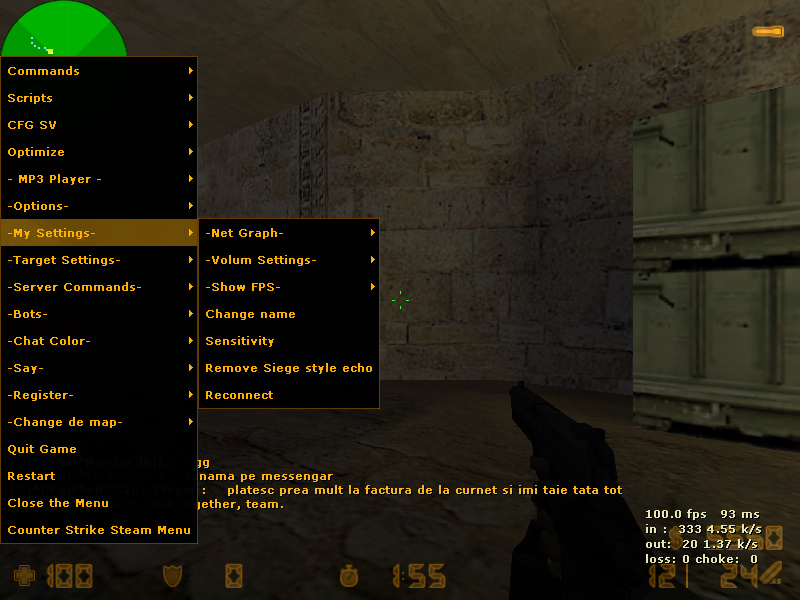800x600 pixels.
Task: Open Target Settings submenu
Action: 99,260
